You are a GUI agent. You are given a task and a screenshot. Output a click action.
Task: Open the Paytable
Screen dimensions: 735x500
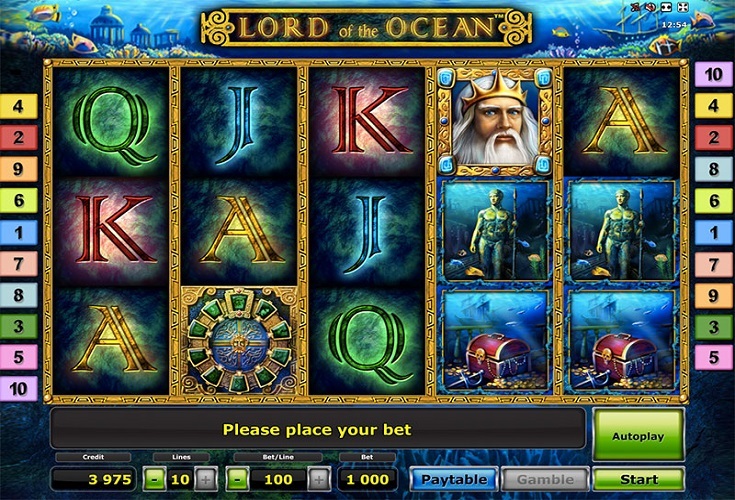(x=454, y=480)
